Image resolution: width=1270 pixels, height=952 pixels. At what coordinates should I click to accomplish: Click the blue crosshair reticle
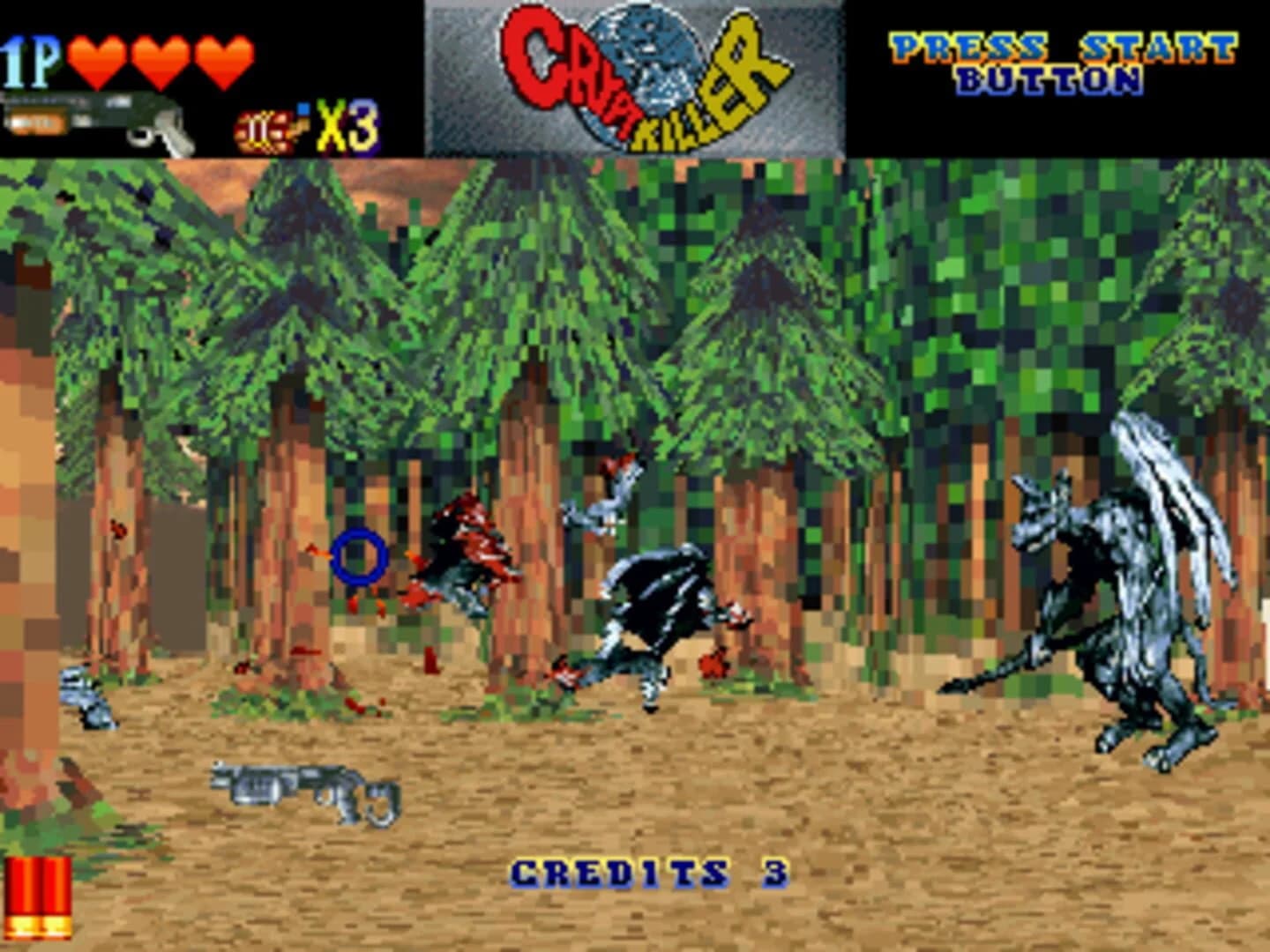[x=358, y=557]
